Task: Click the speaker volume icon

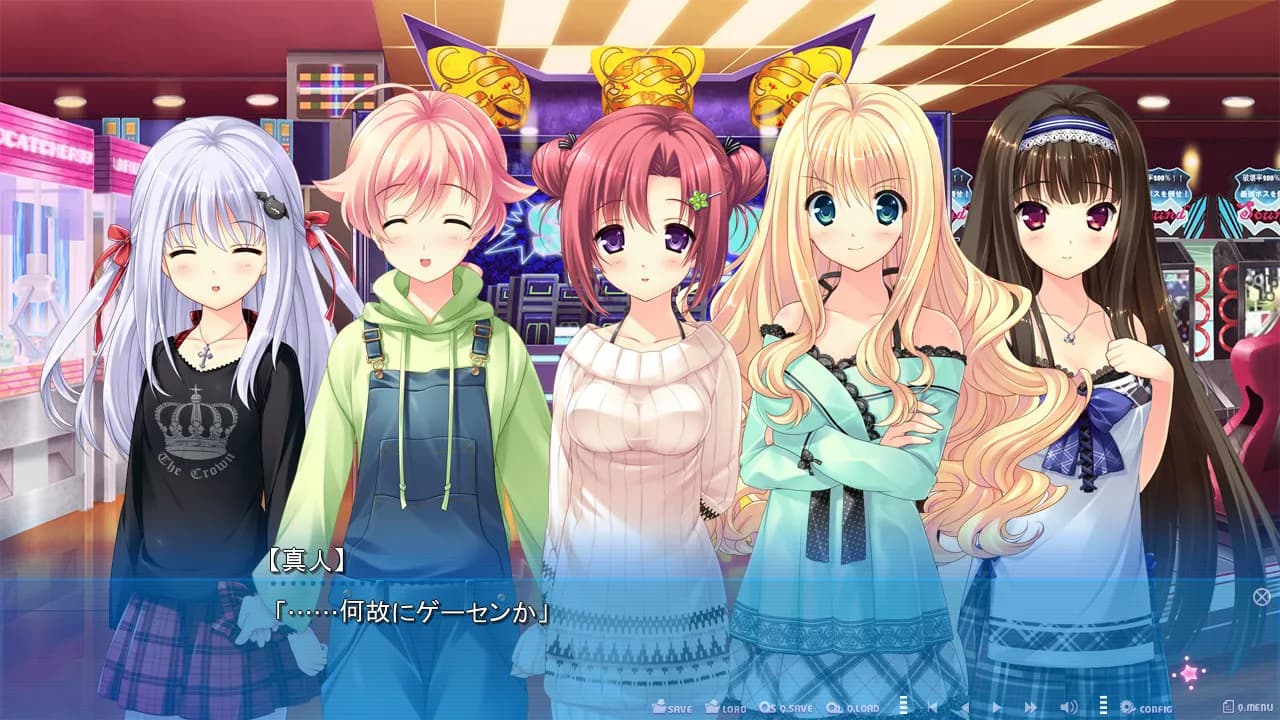Action: (x=1068, y=705)
